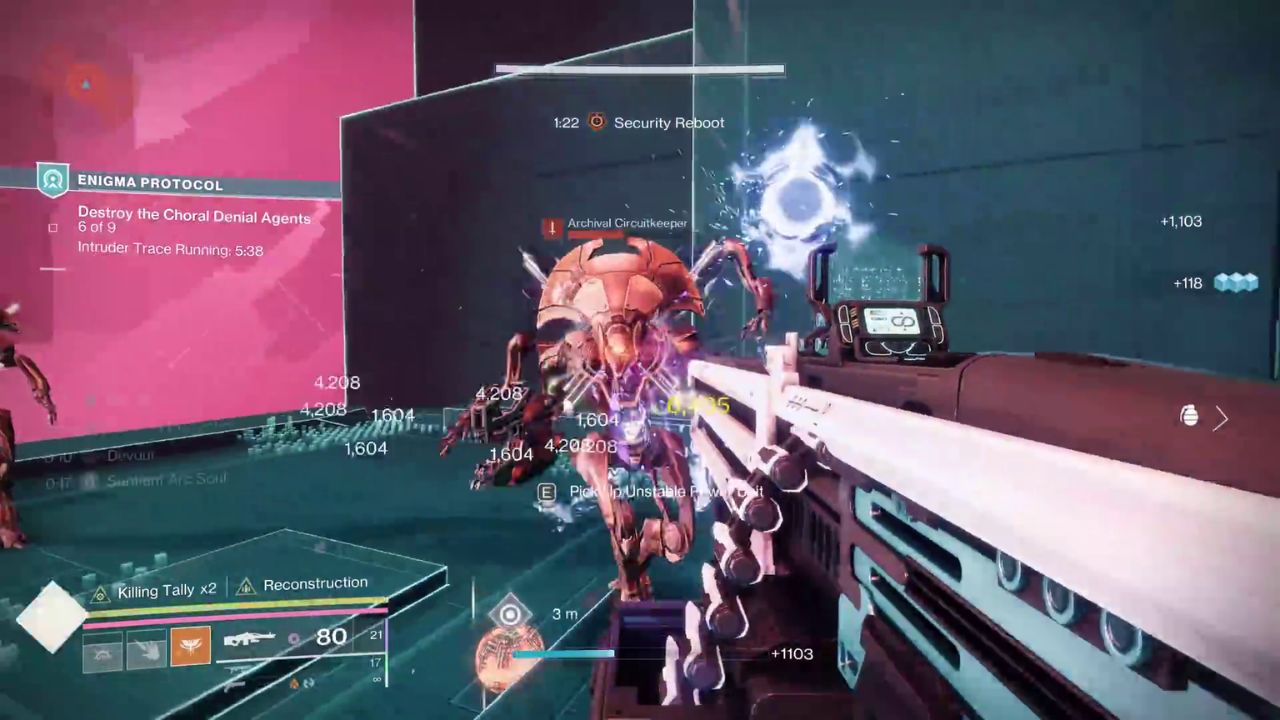
Task: Select the Killing Tally x2 buff icon
Action: (x=99, y=591)
